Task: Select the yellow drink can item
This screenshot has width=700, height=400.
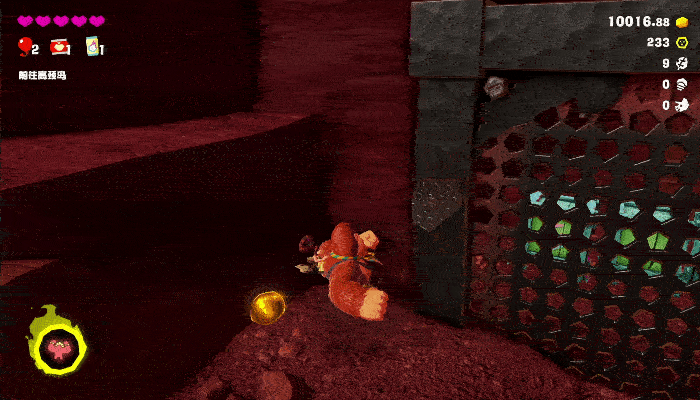Action: click(92, 46)
